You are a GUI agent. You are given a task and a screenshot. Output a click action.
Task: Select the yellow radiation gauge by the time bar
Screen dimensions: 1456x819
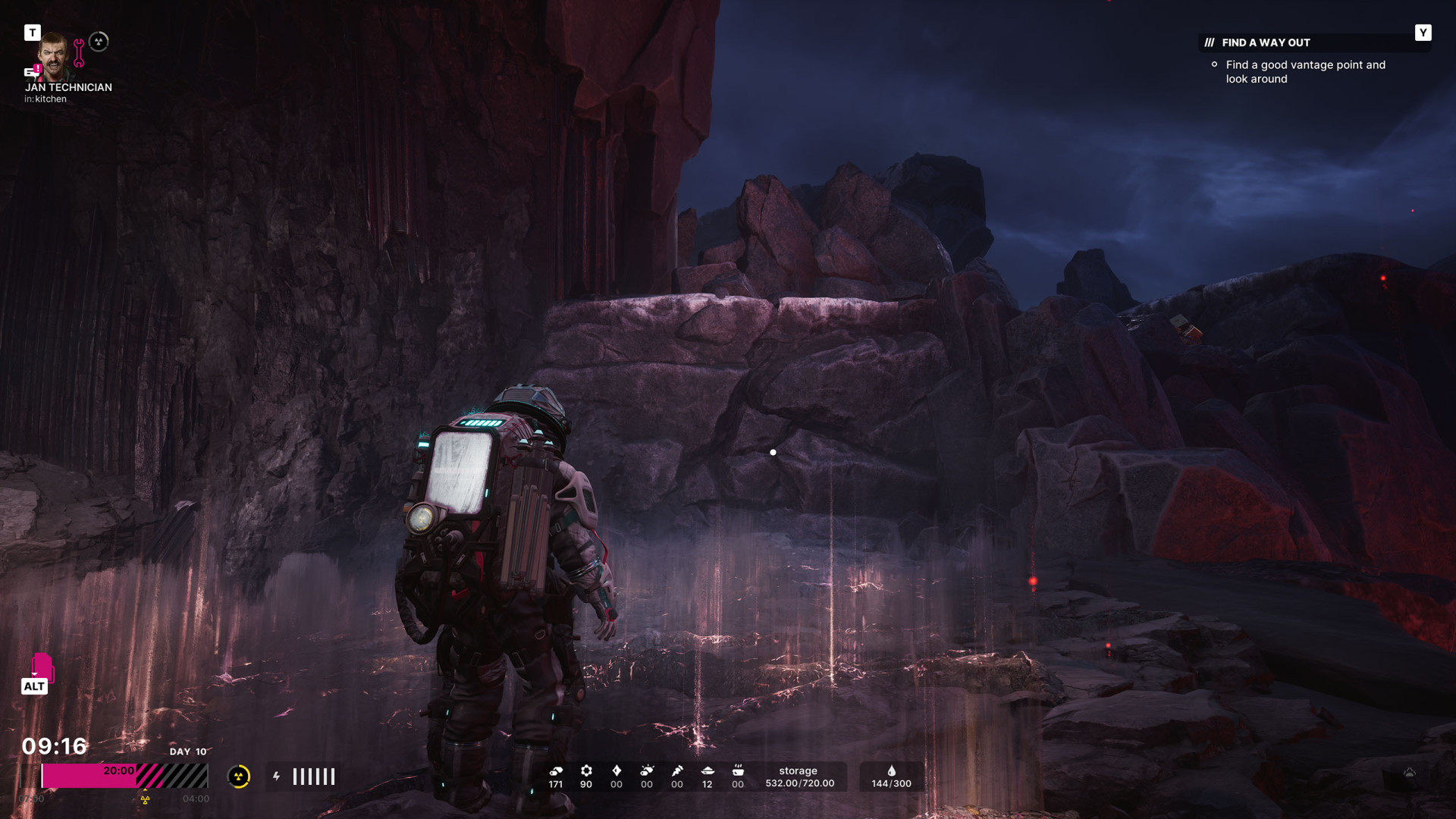(x=239, y=777)
